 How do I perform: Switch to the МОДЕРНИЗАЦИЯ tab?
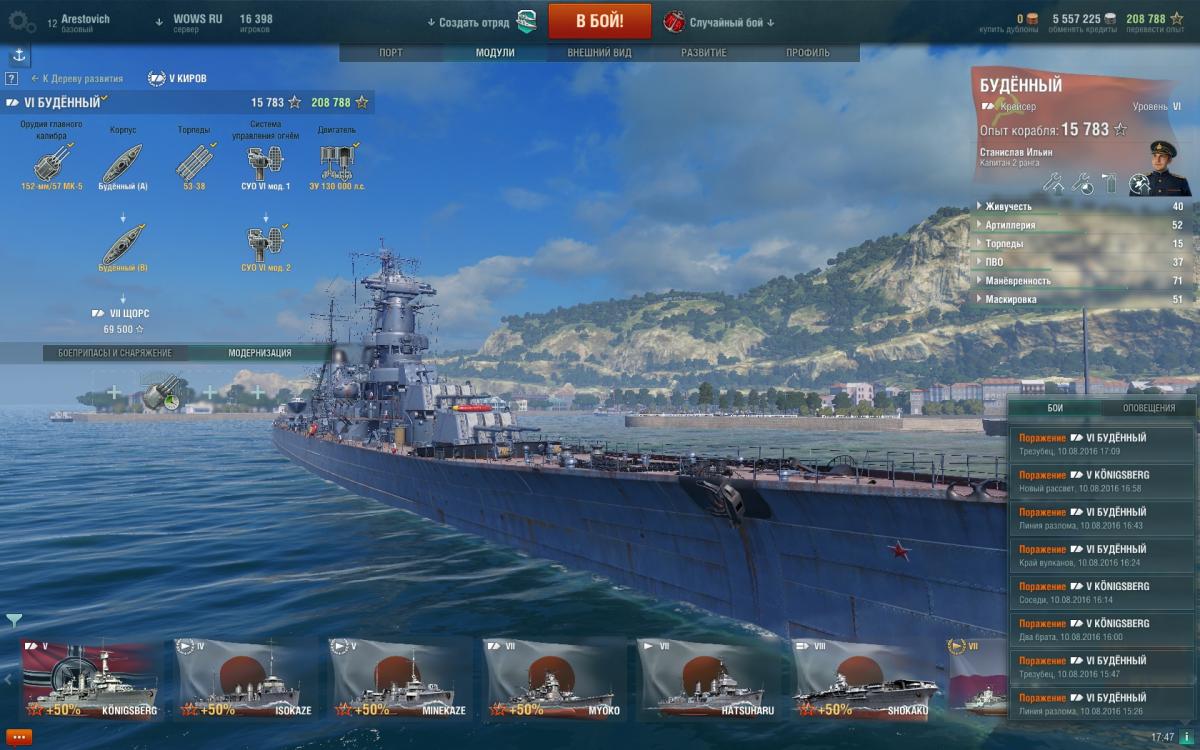coord(260,353)
